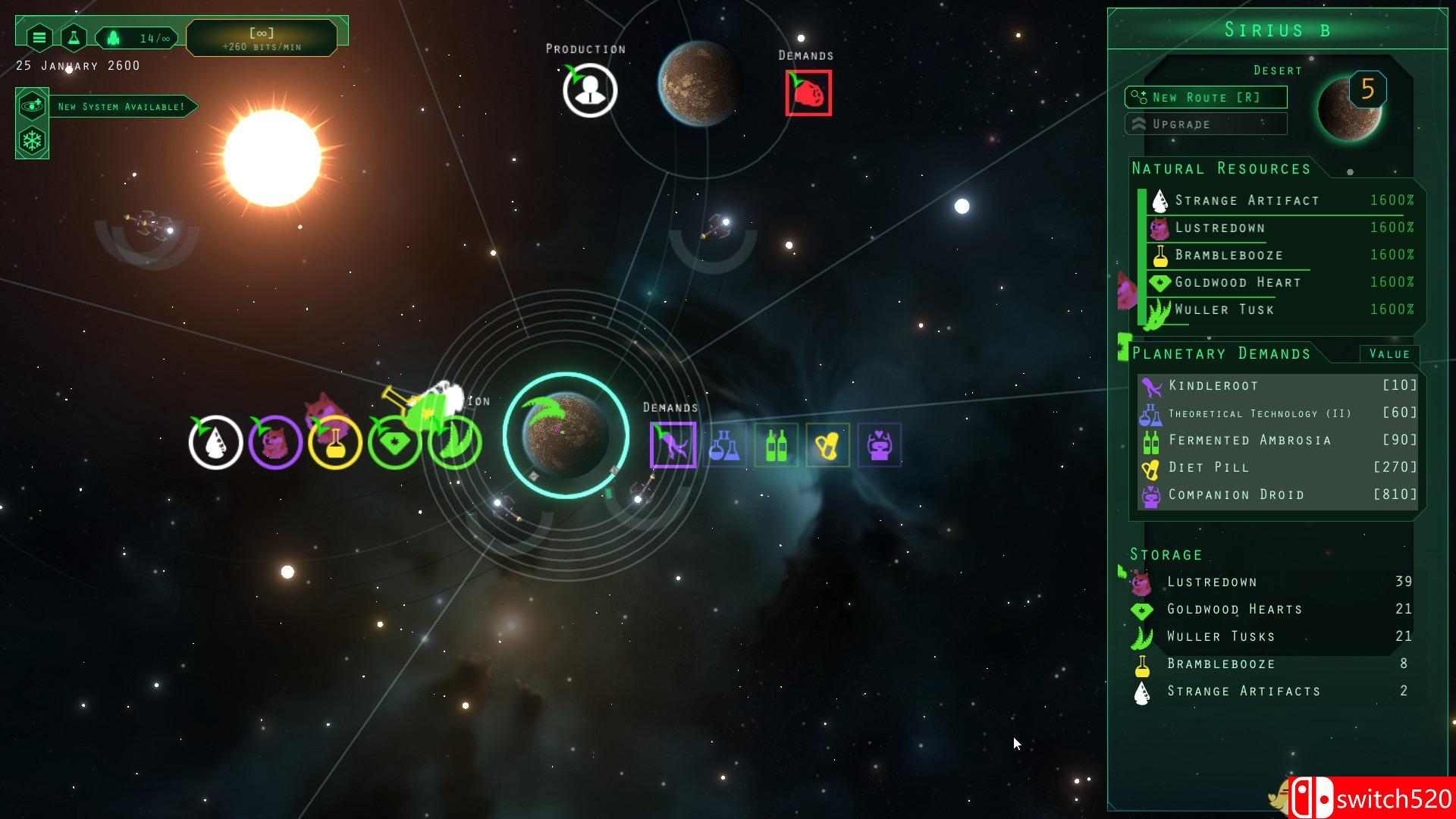Open the research flask panel
The height and width of the screenshot is (819, 1456).
tap(74, 36)
